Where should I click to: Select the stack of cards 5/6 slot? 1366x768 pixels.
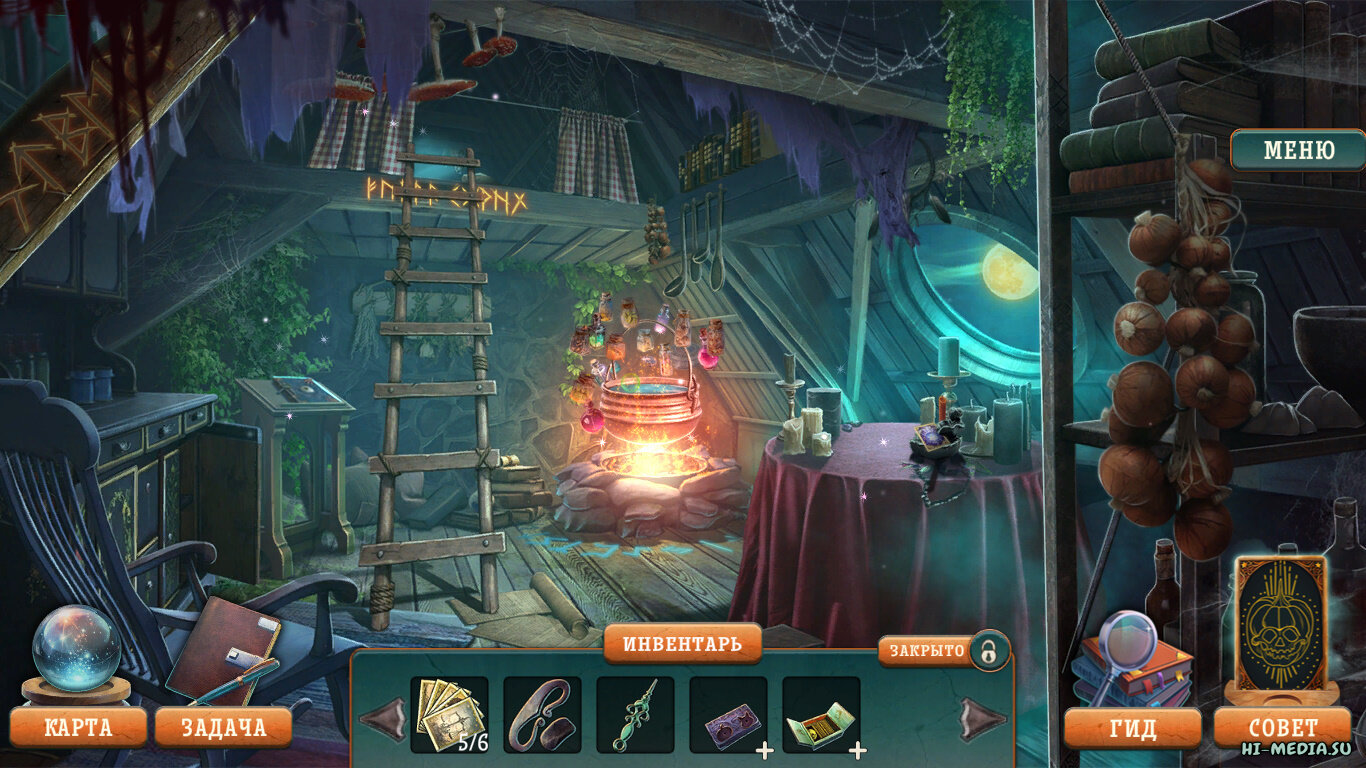coord(449,714)
